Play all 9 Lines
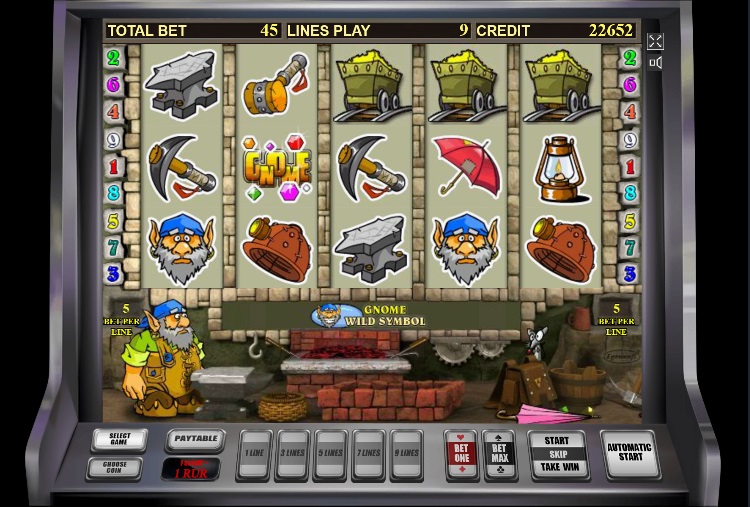 (x=406, y=453)
